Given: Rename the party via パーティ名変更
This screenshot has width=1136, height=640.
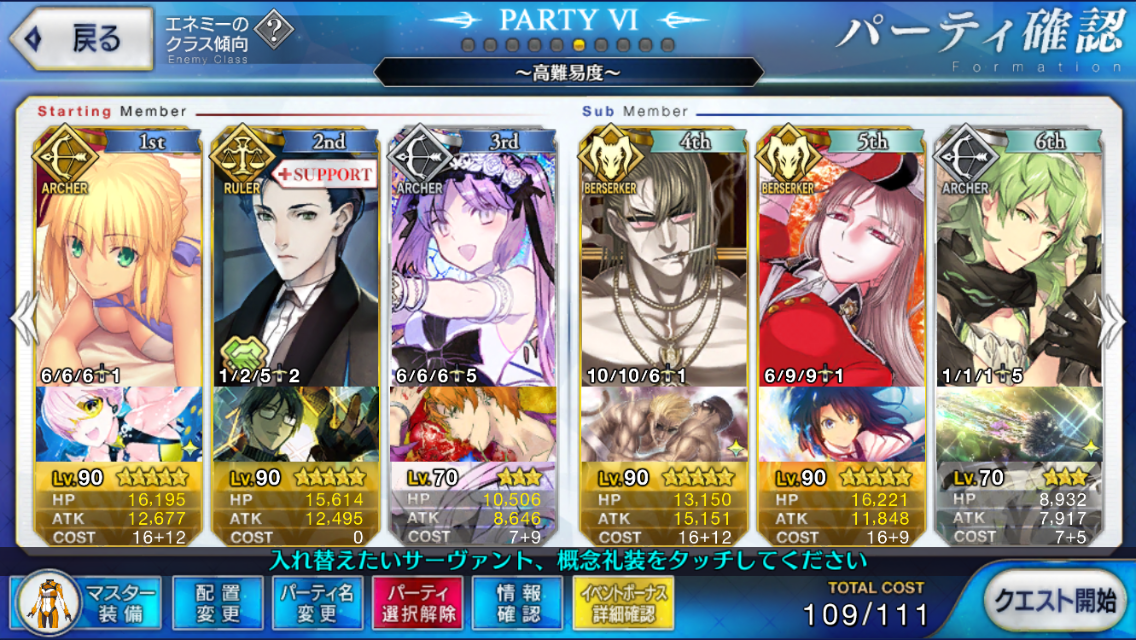Looking at the screenshot, I should [x=316, y=603].
